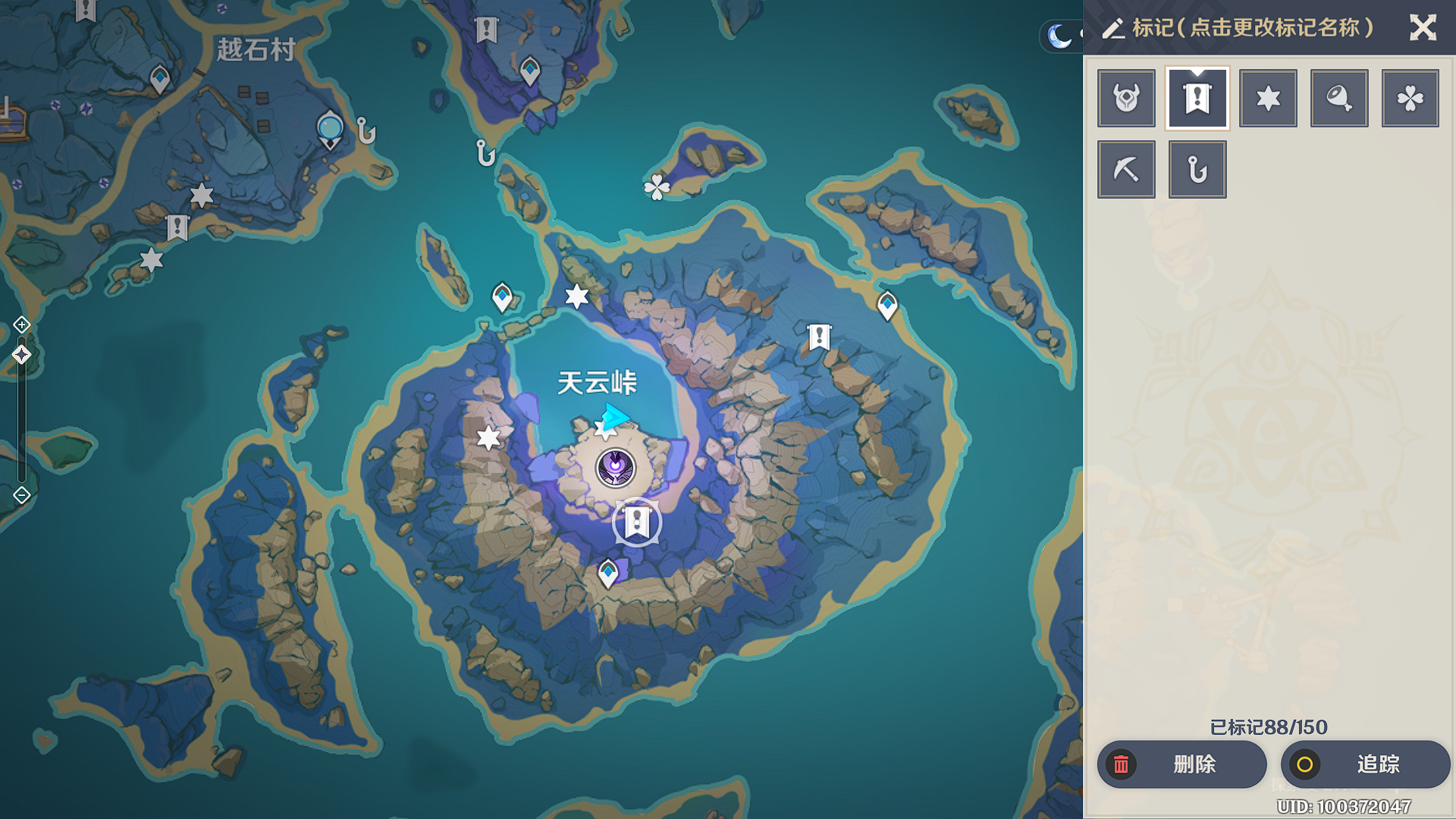Image resolution: width=1456 pixels, height=819 pixels.
Task: Click the circled flag marker on the map
Action: pos(636,522)
